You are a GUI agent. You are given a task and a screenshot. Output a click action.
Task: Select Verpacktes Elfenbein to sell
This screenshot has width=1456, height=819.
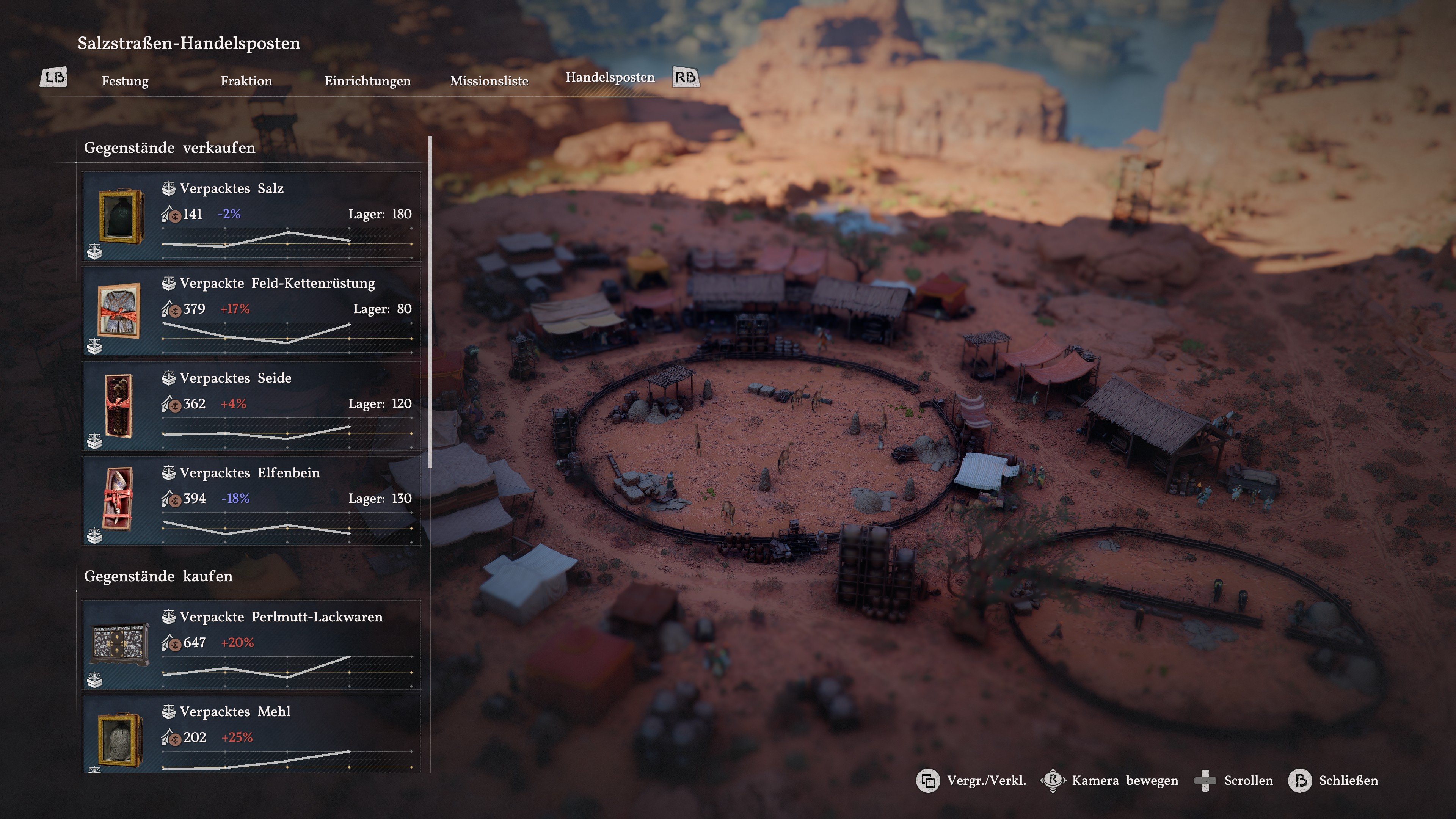coord(251,501)
